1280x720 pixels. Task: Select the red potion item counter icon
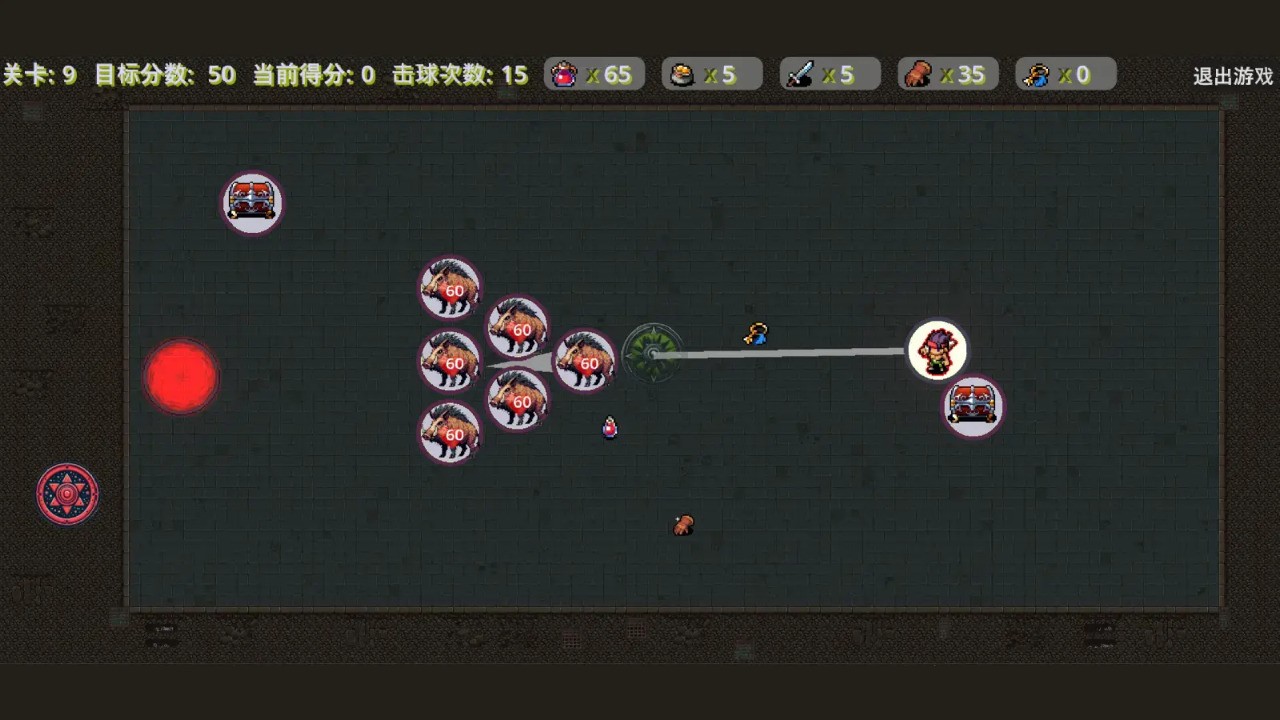(x=563, y=74)
